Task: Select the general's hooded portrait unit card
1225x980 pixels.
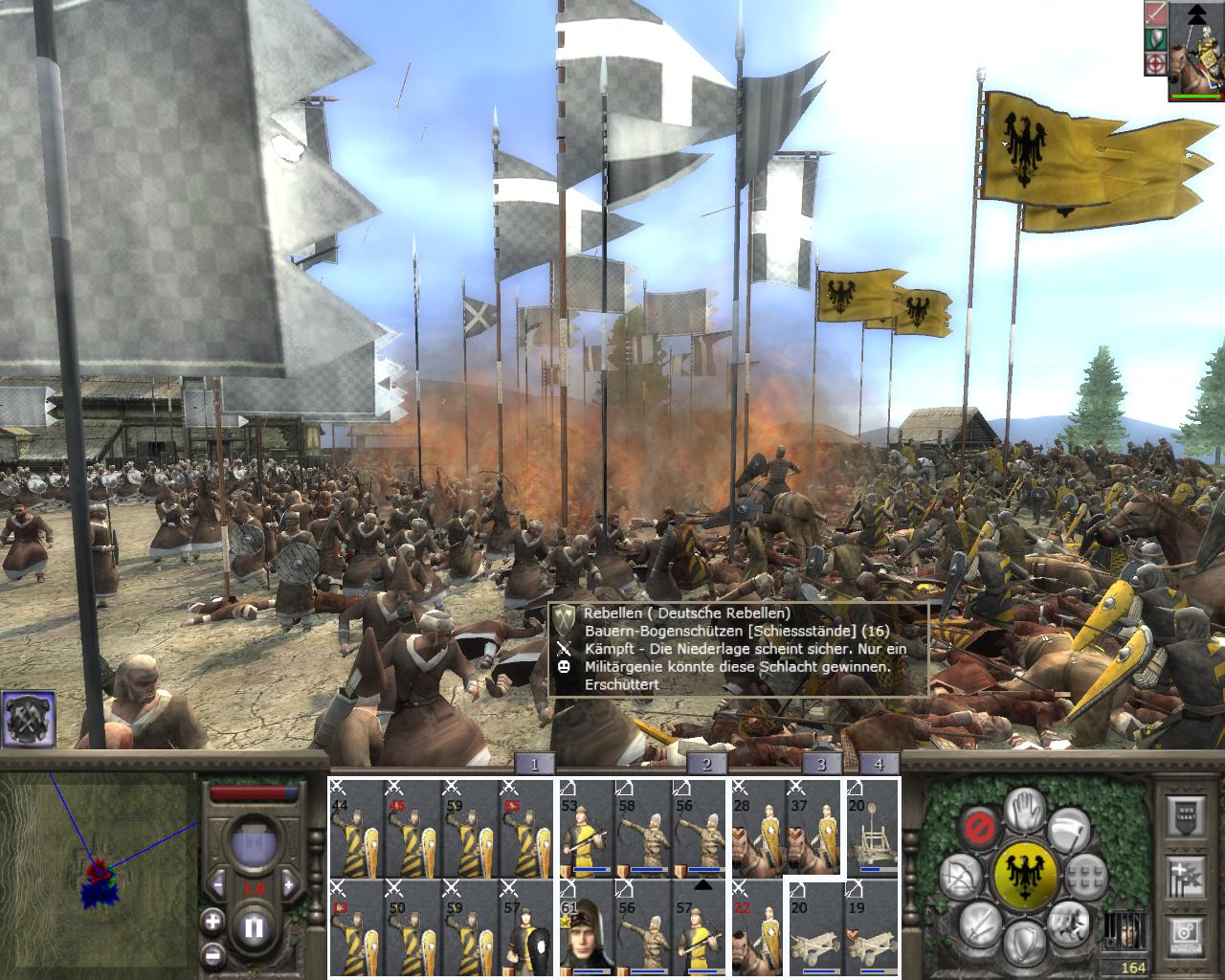Action: (x=587, y=926)
